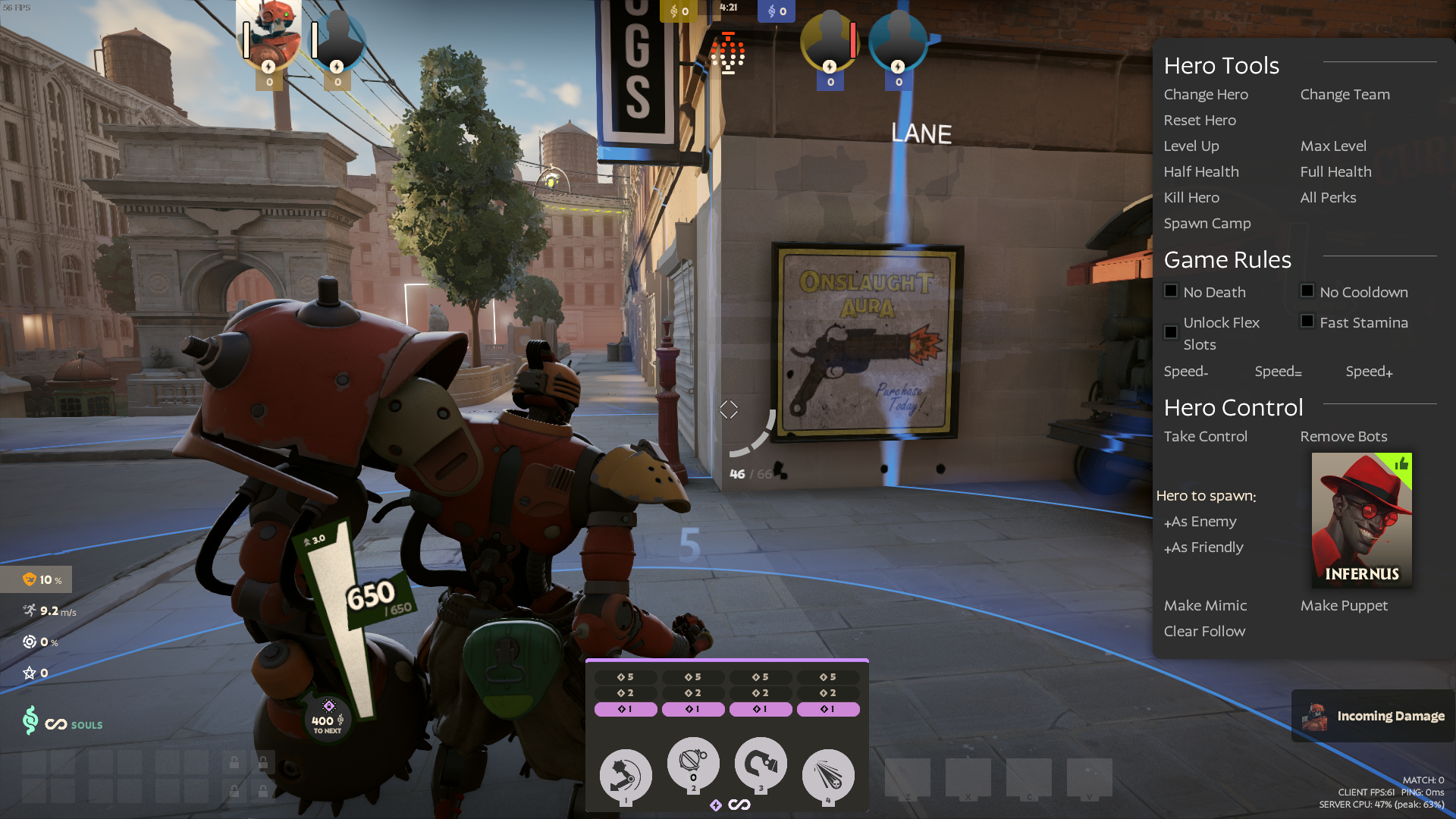Screen dimensions: 1456x819
Task: Tick the Unlock Flex Slots checkbox
Action: pos(1171,332)
